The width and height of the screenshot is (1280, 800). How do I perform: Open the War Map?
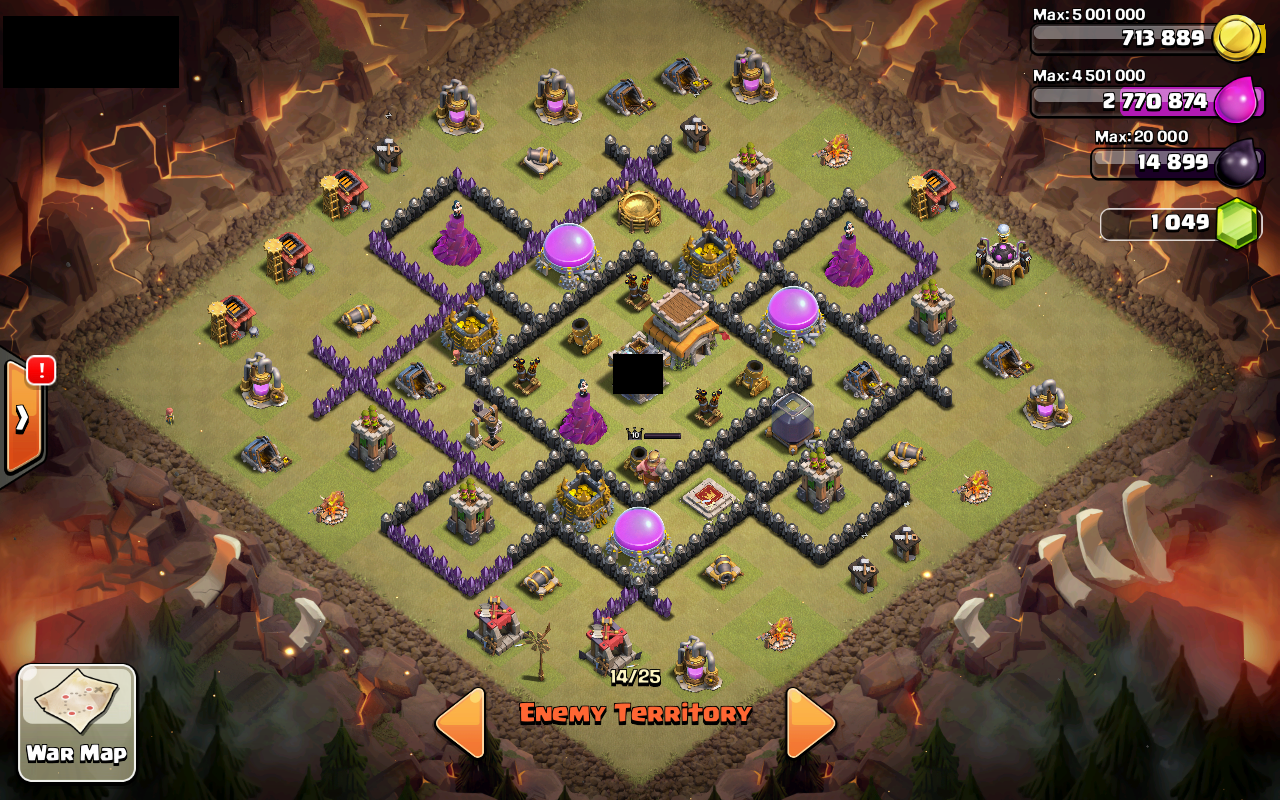pyautogui.click(x=77, y=720)
